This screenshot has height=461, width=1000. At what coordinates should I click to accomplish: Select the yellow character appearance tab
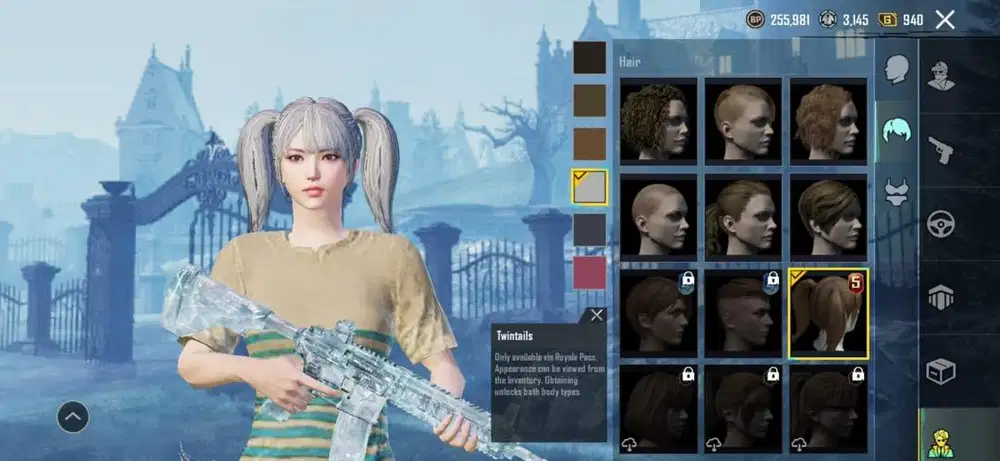coord(941,440)
